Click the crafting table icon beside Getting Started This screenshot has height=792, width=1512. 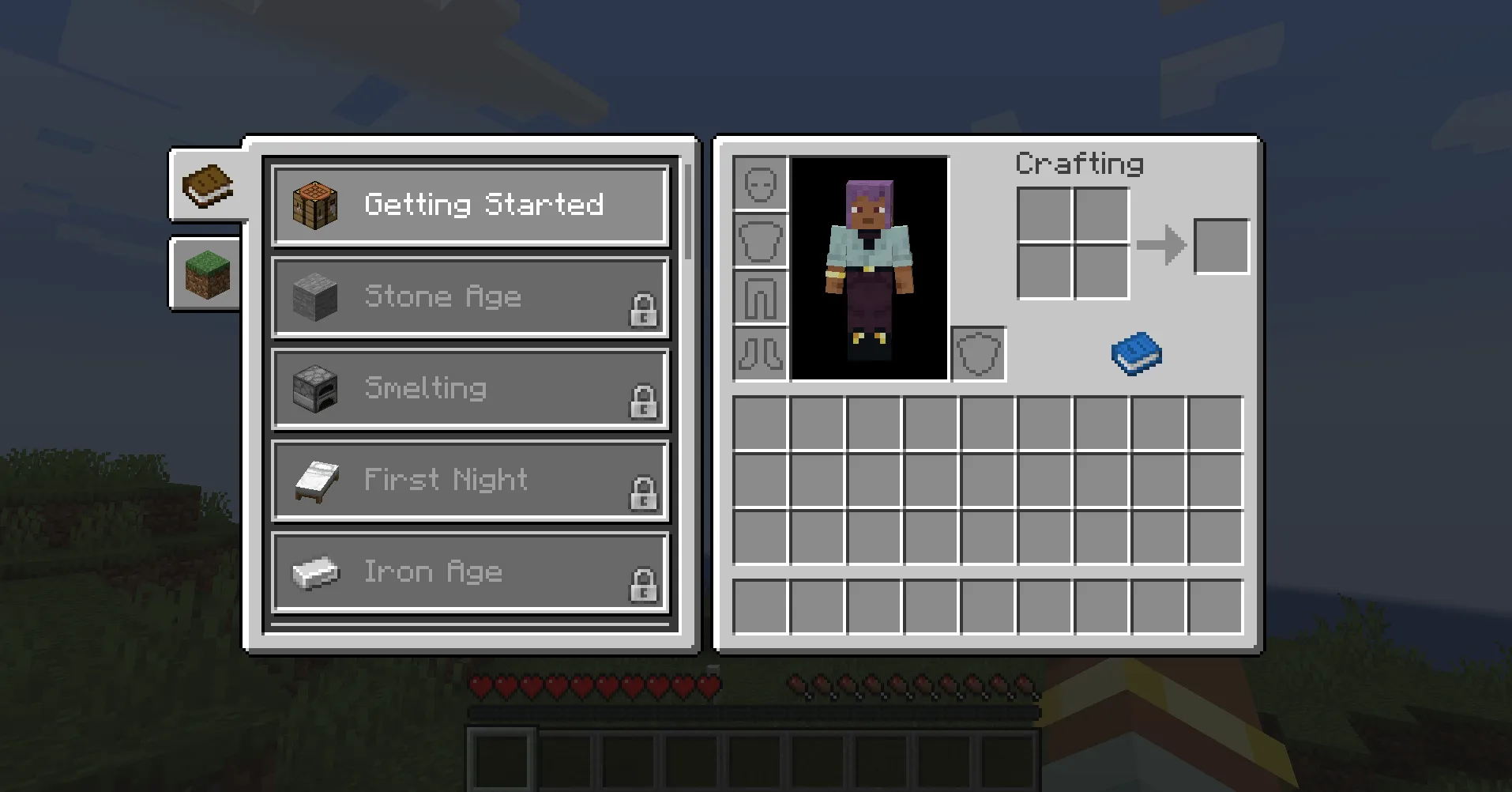pos(314,205)
